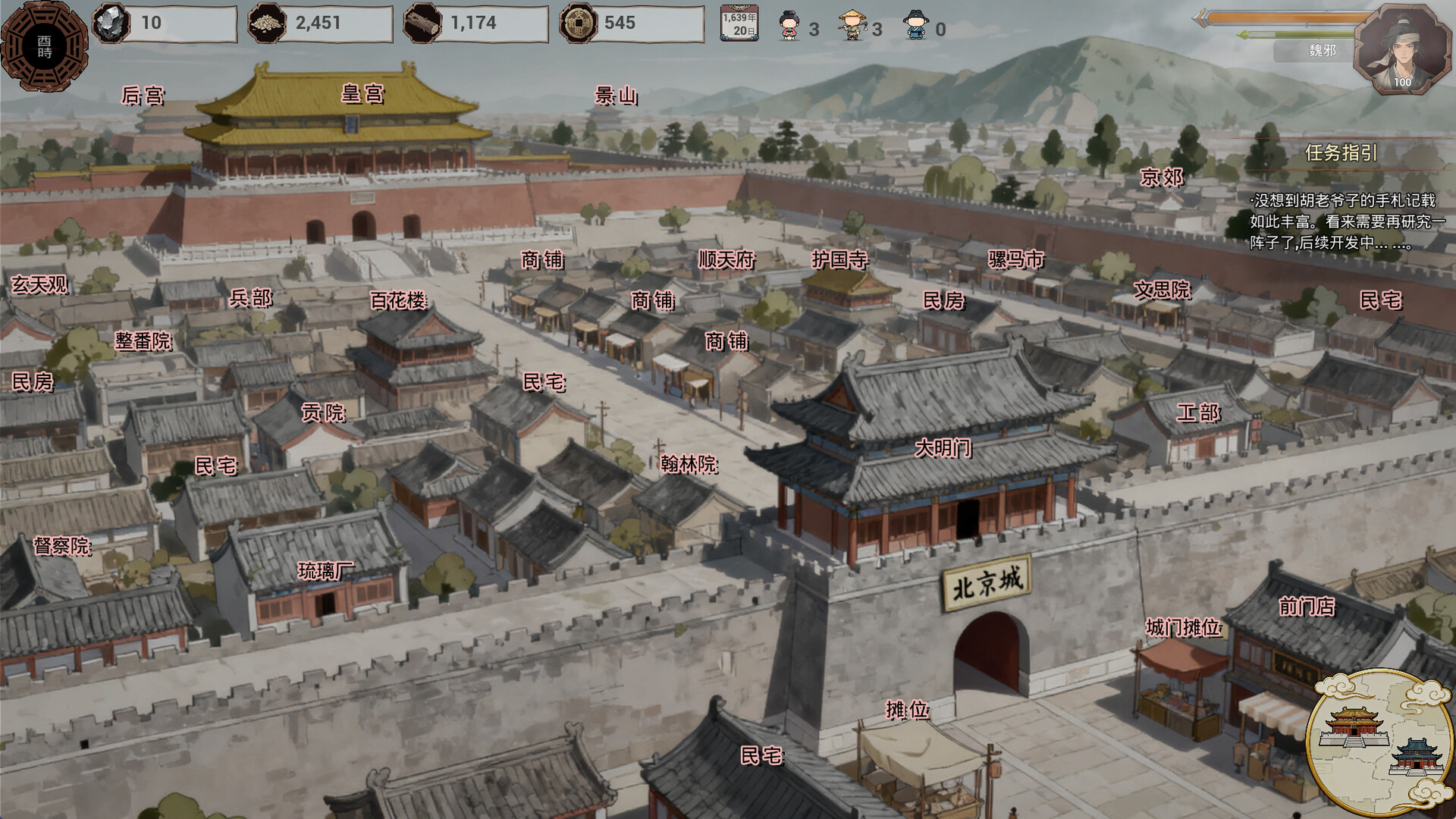Choose the 大明门 gate label
This screenshot has height=819, width=1456.
click(x=943, y=448)
